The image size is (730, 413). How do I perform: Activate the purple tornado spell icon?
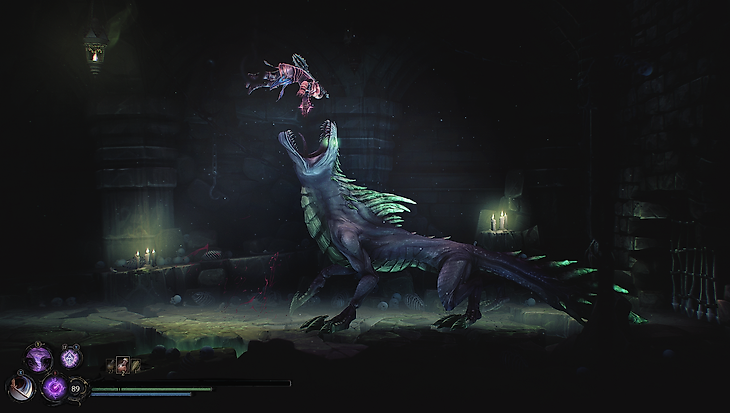click(x=38, y=357)
